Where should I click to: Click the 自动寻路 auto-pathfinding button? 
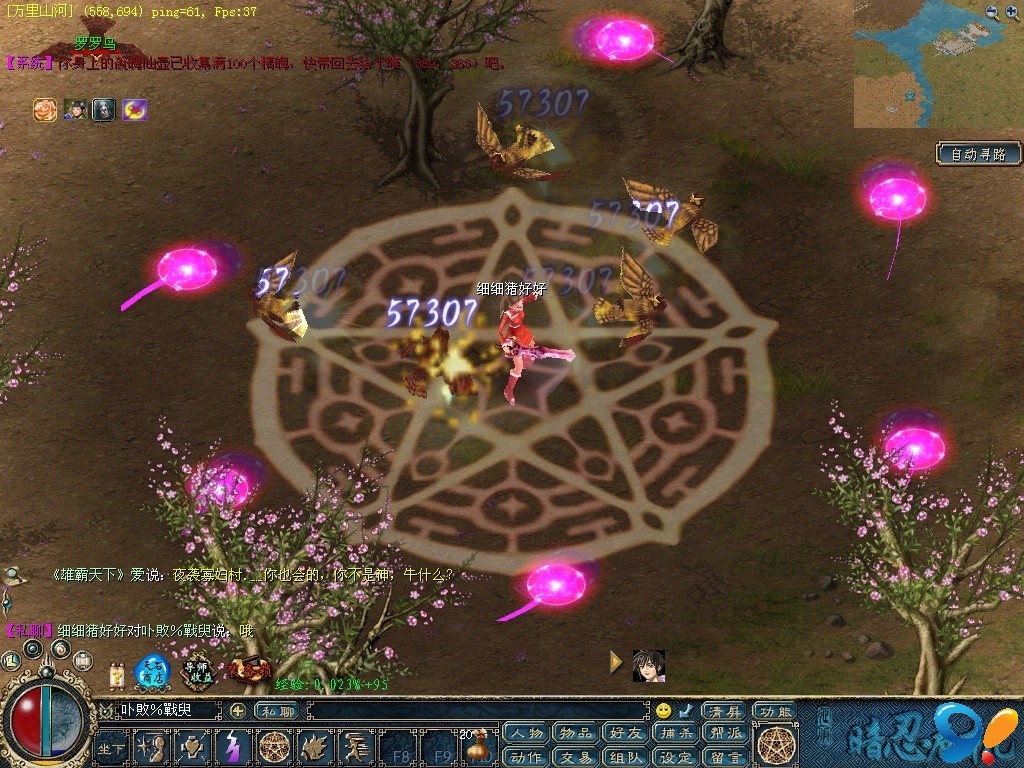click(979, 154)
